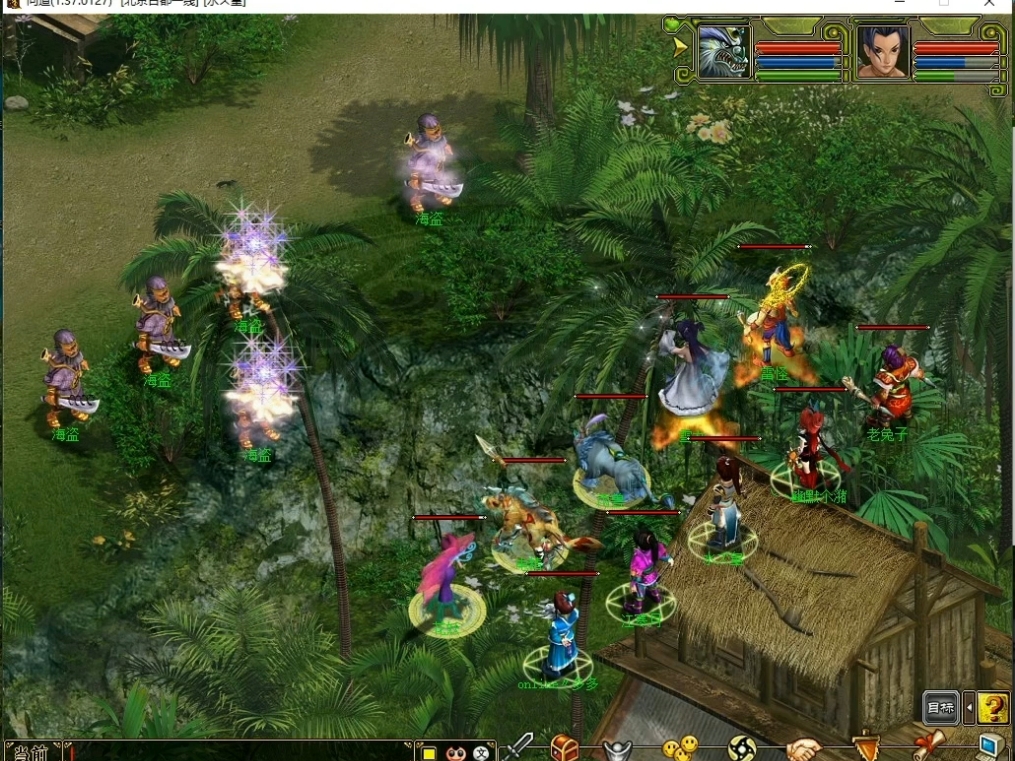Open the orange pennant flag icon
Image resolution: width=1015 pixels, height=761 pixels.
[x=865, y=748]
